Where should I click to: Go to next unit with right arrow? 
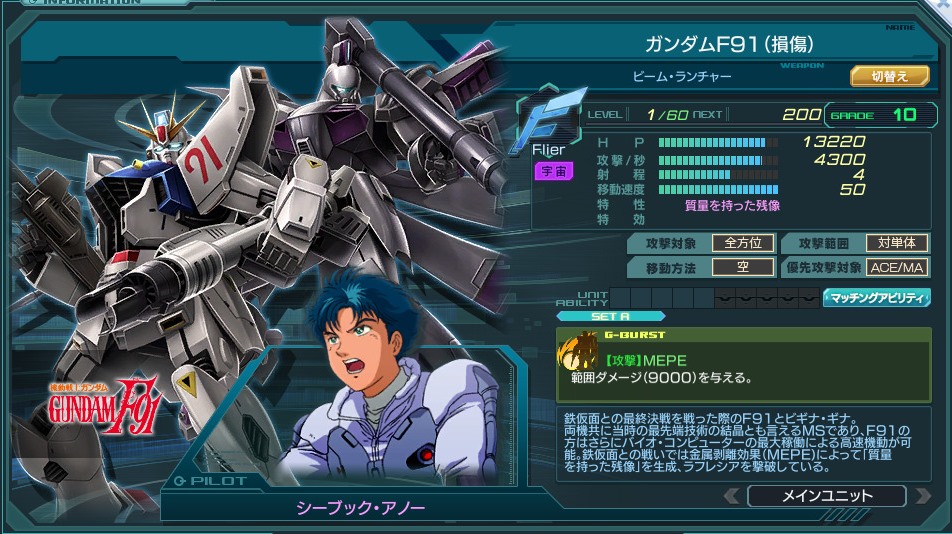[x=921, y=496]
